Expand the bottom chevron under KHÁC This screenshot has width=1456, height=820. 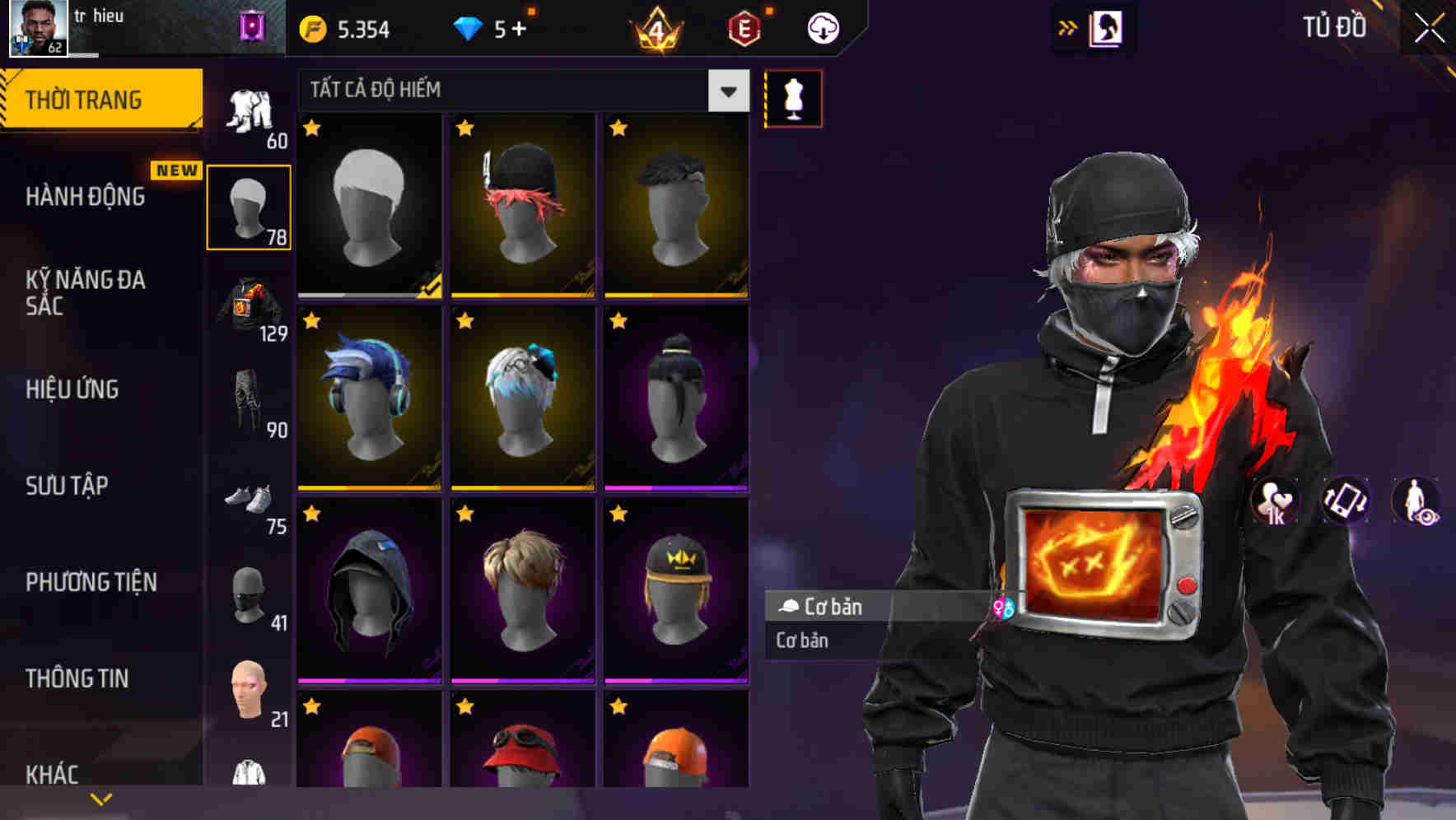[101, 799]
